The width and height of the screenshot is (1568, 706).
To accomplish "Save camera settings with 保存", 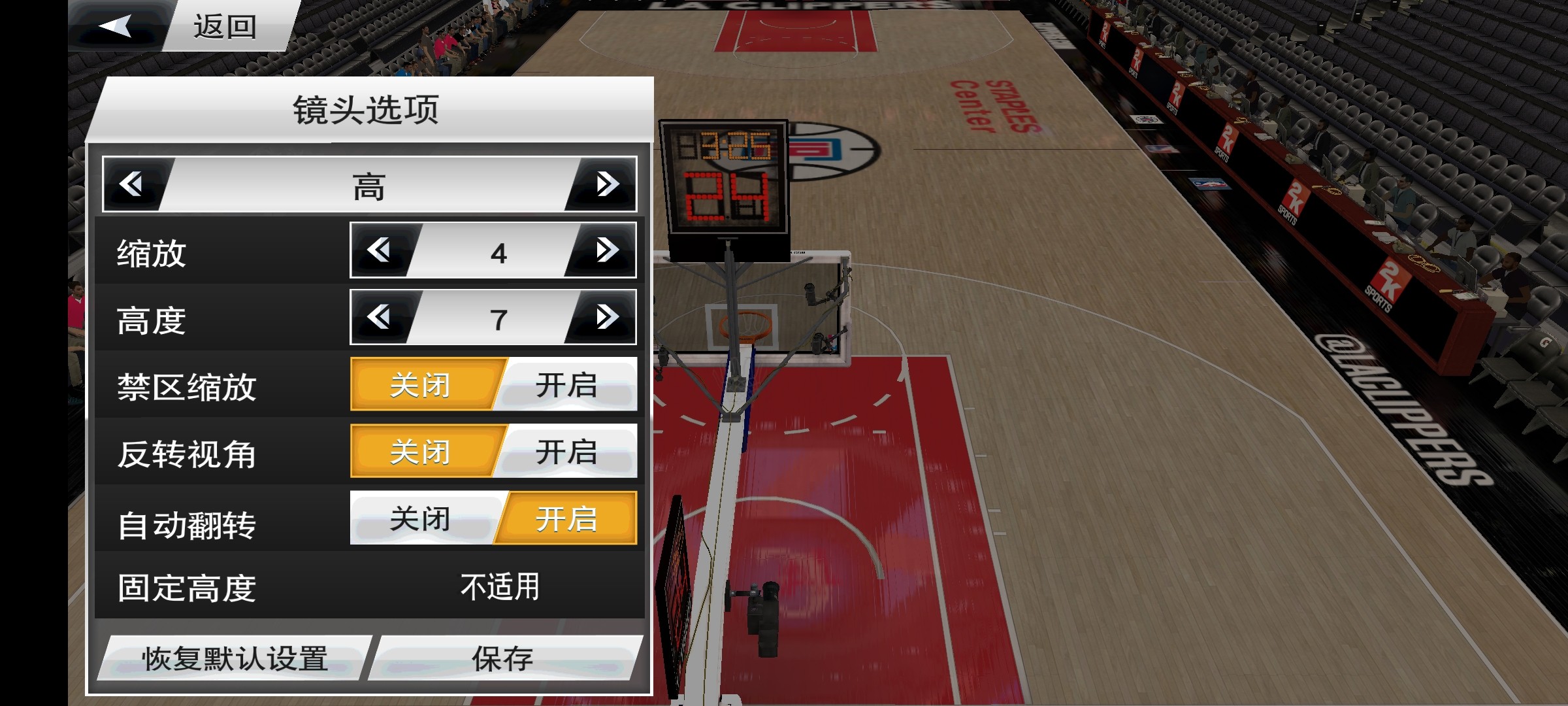I will point(503,658).
